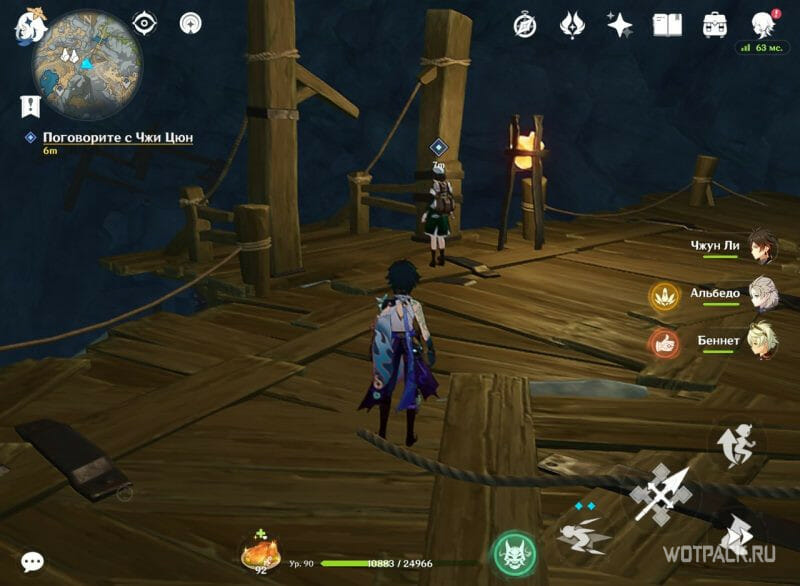The height and width of the screenshot is (586, 800).
Task: Open the events compass icon
Action: tap(525, 25)
